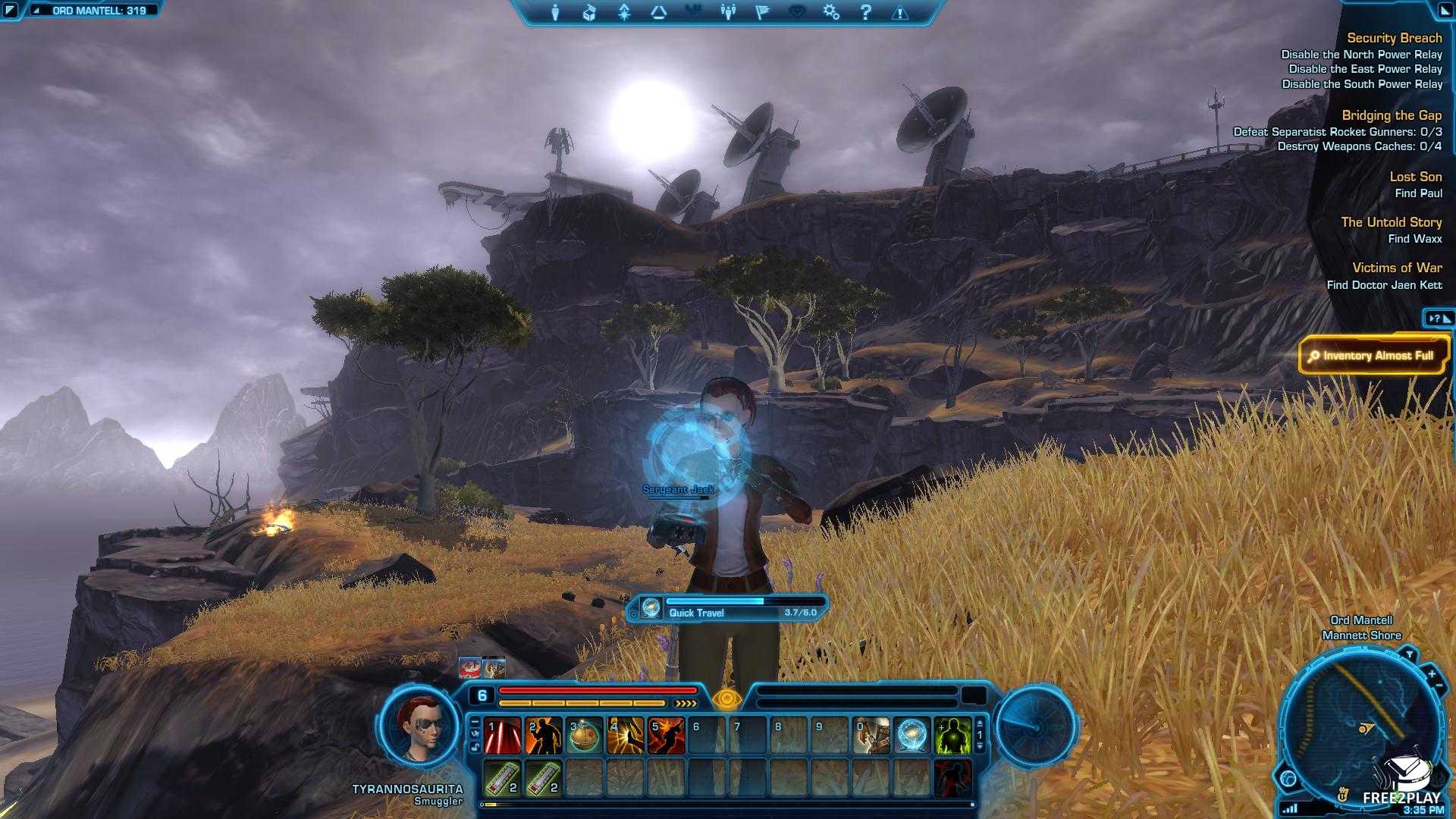Open the world map globe button

(1288, 779)
